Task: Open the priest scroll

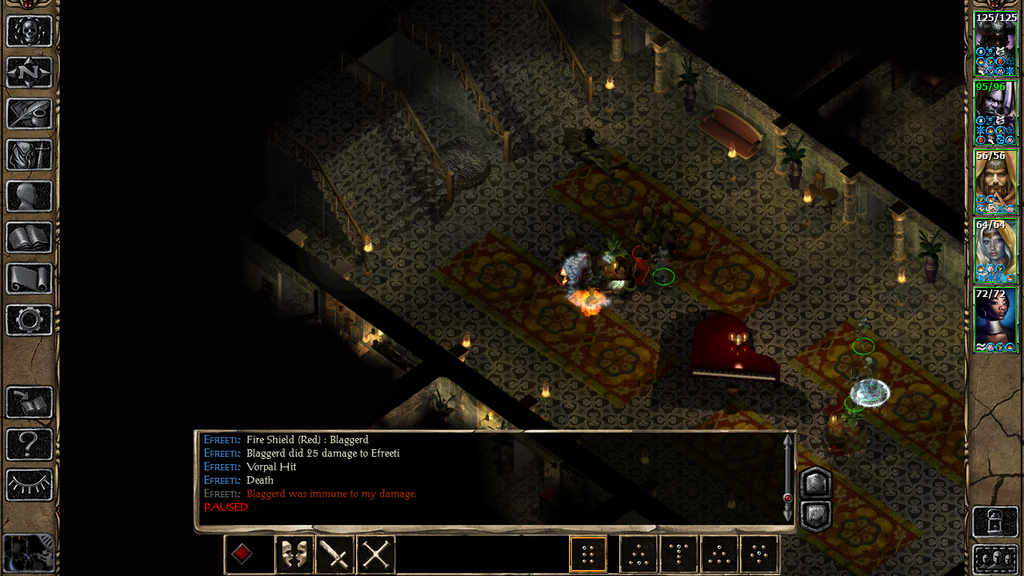Action: tap(29, 278)
